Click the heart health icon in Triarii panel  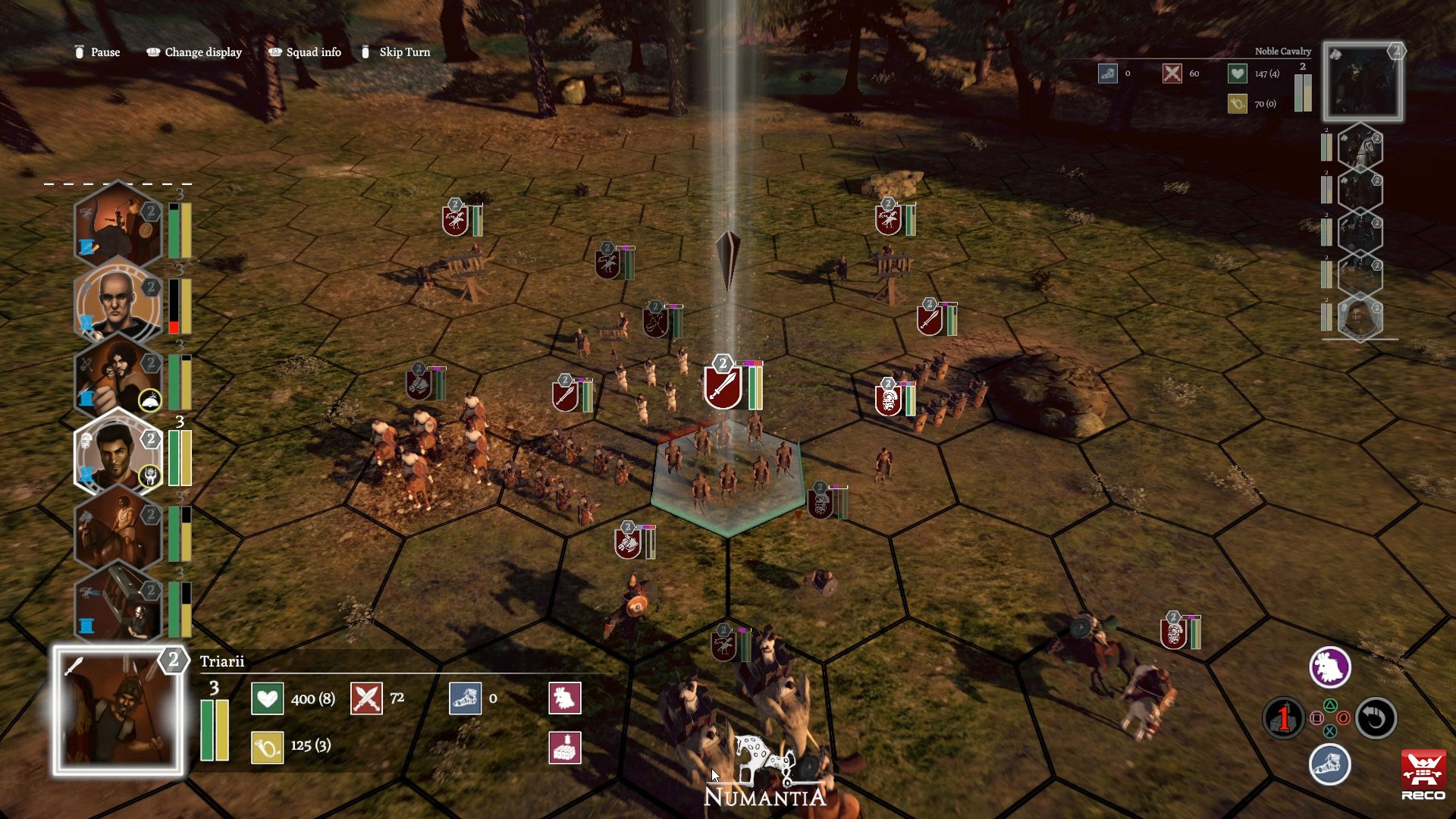pyautogui.click(x=267, y=698)
